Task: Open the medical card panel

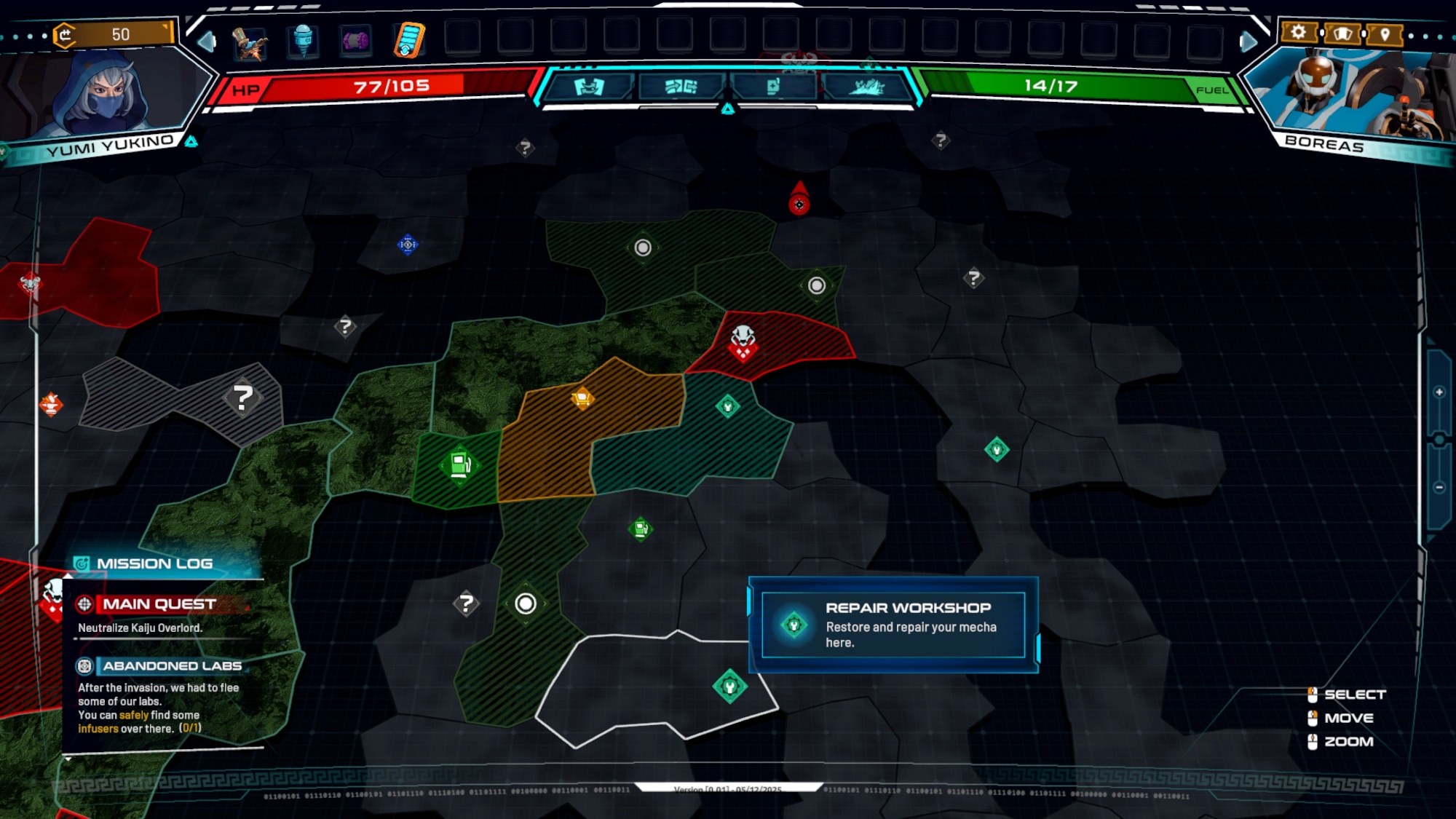Action: 773,87
